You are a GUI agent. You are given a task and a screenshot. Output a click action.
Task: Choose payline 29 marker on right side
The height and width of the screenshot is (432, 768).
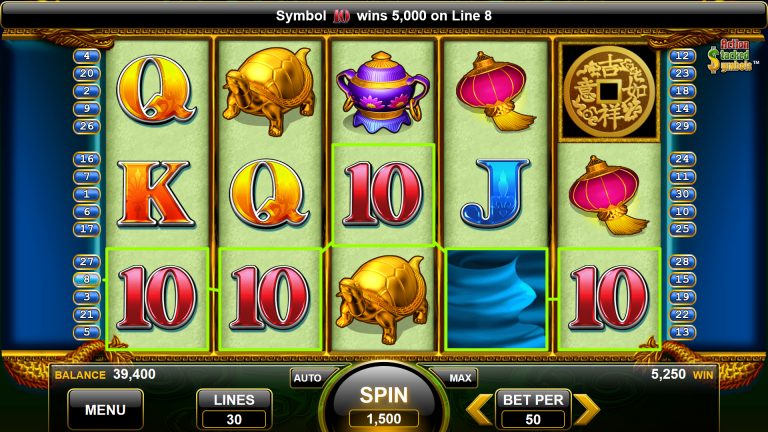click(x=684, y=126)
